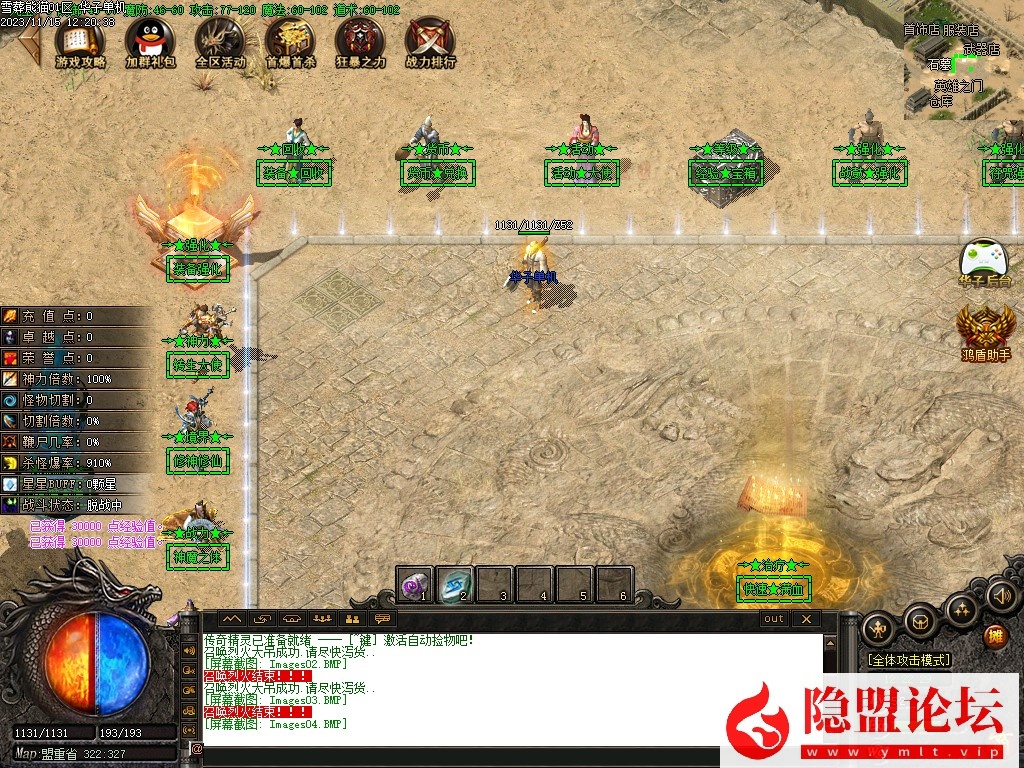Close the chat panel with the X button

(805, 619)
